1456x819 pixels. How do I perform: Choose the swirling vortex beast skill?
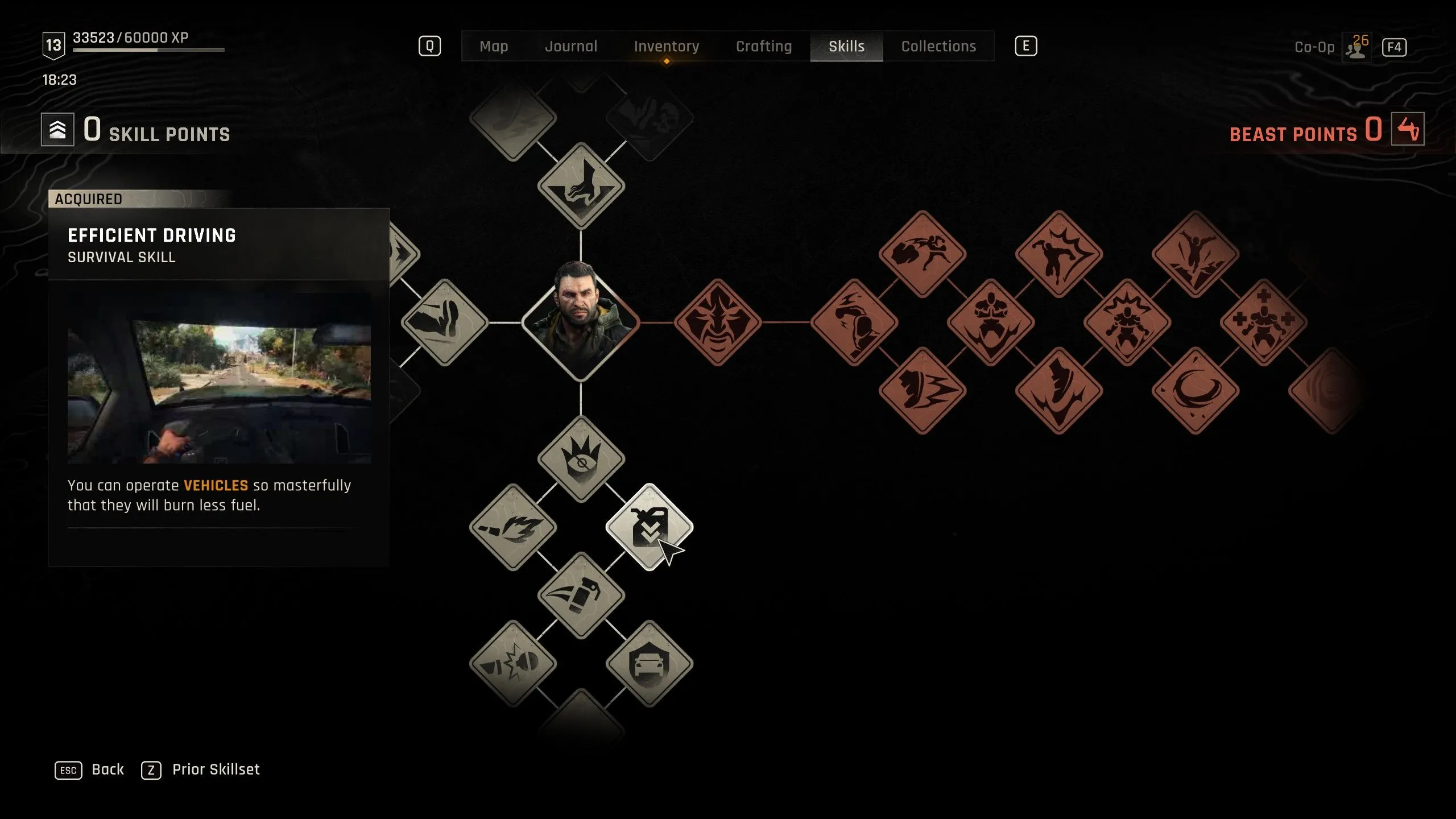pyautogui.click(x=1195, y=391)
